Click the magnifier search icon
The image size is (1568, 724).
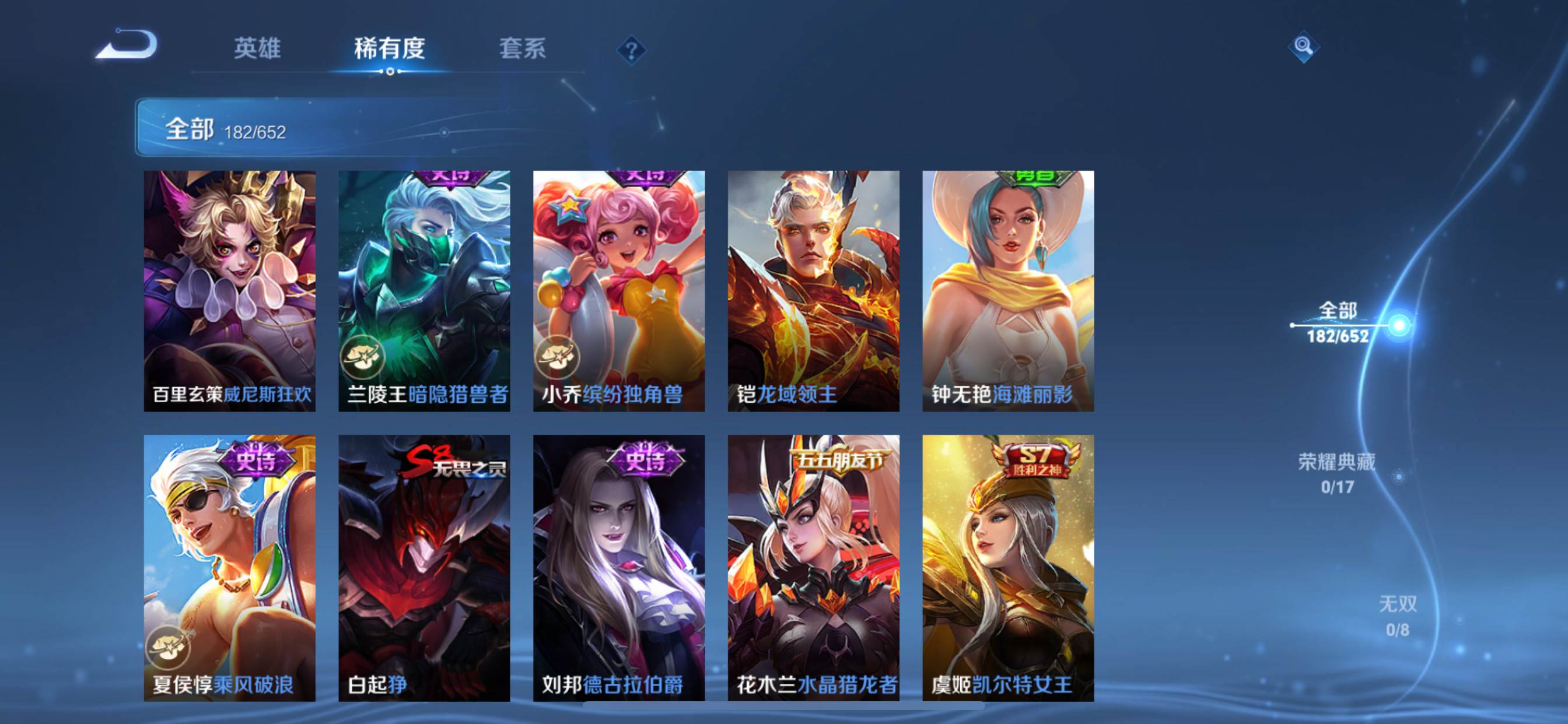[1303, 46]
